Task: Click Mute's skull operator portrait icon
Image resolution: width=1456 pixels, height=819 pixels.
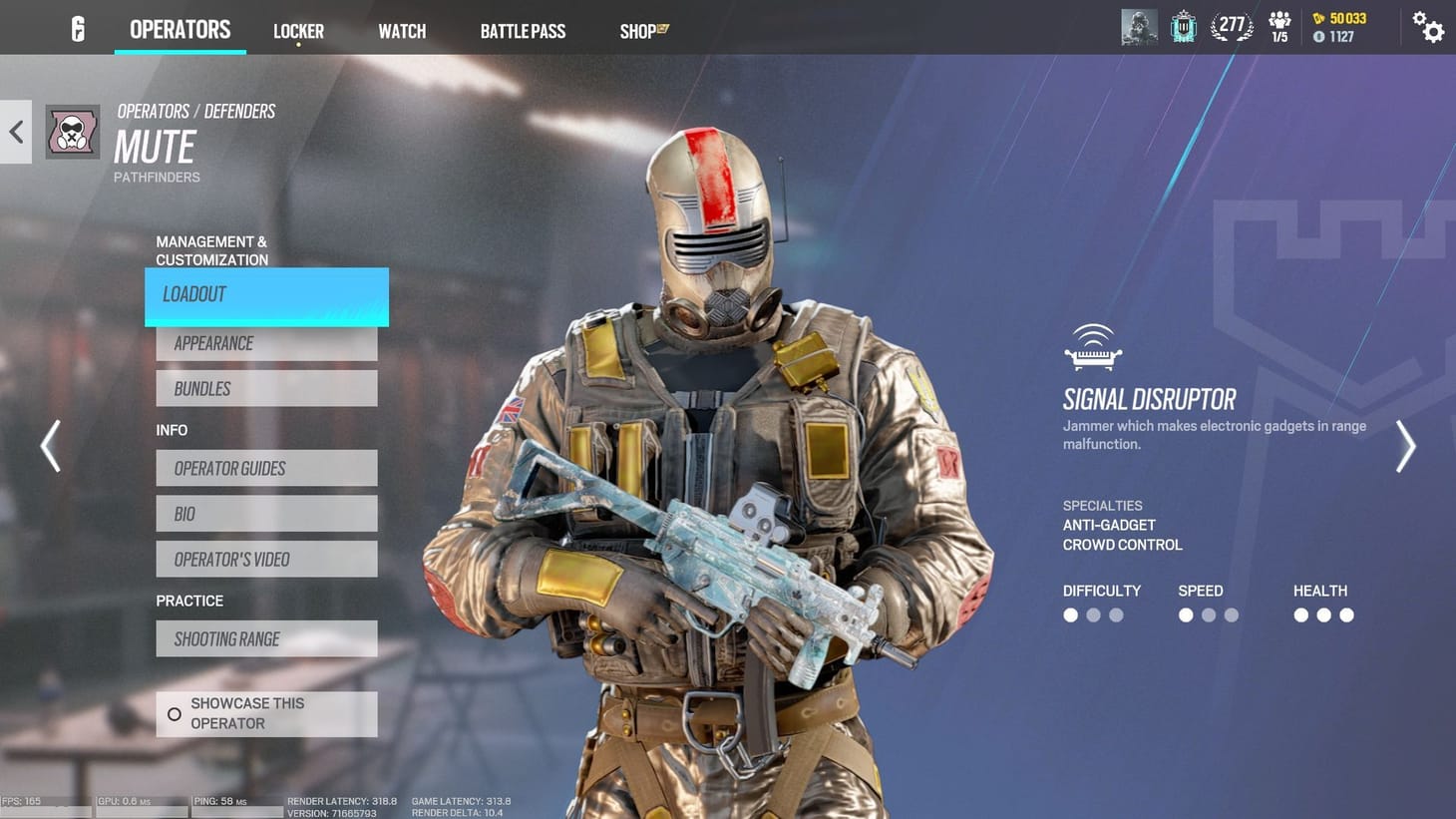Action: [x=71, y=131]
